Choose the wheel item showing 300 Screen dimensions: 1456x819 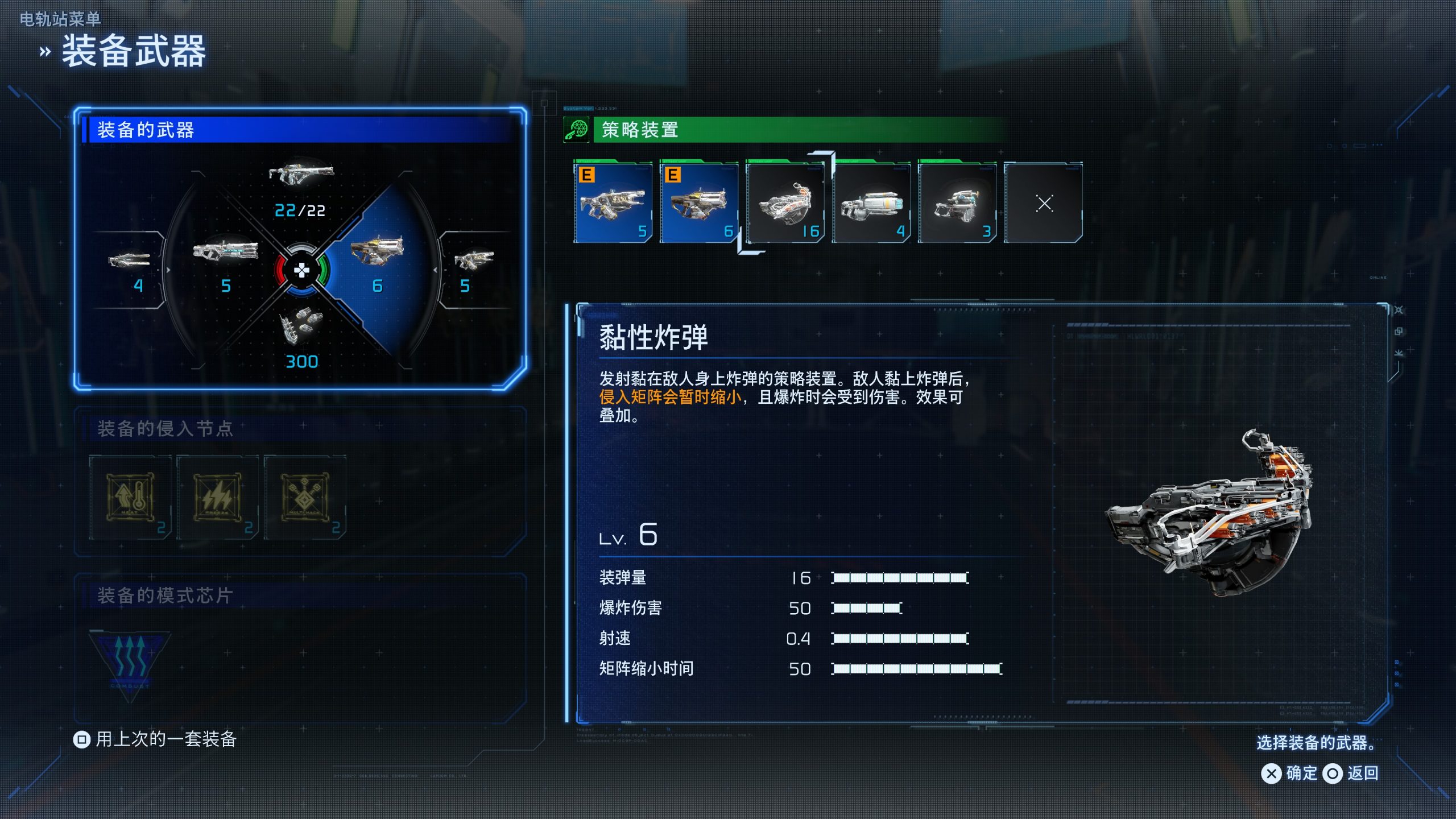click(x=301, y=337)
